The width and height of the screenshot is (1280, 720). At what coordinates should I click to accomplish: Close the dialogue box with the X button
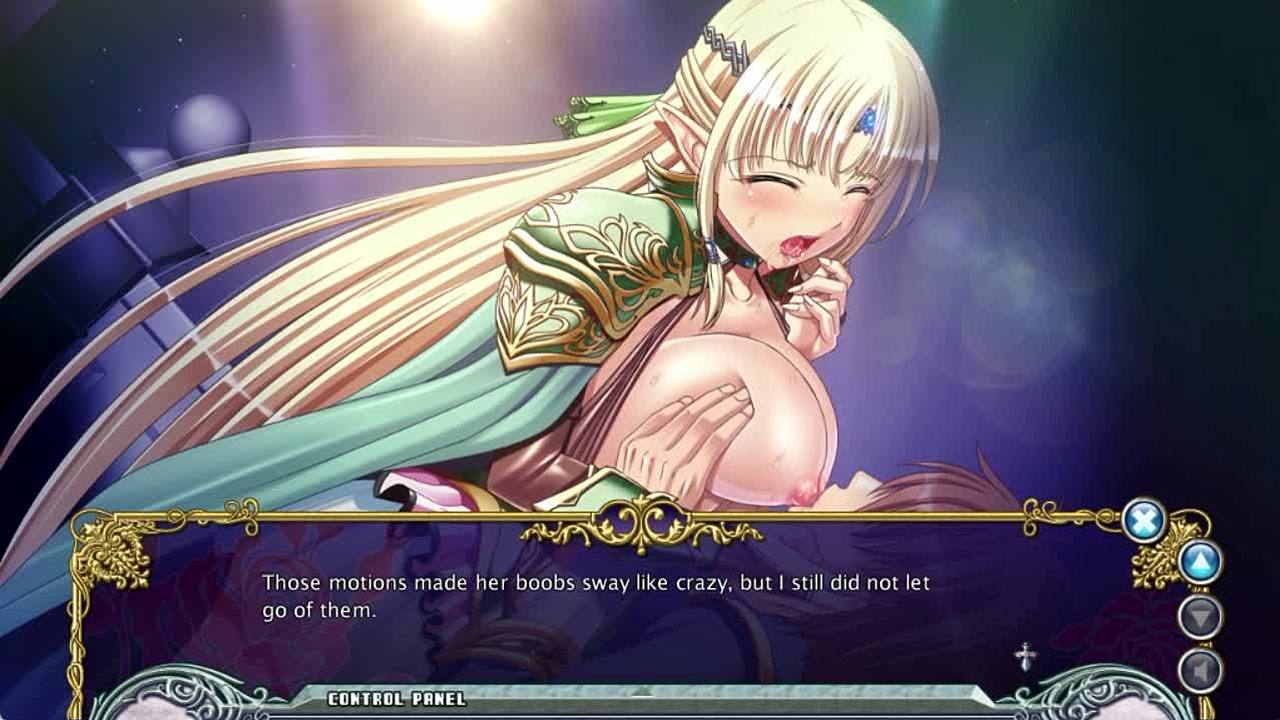click(1144, 520)
